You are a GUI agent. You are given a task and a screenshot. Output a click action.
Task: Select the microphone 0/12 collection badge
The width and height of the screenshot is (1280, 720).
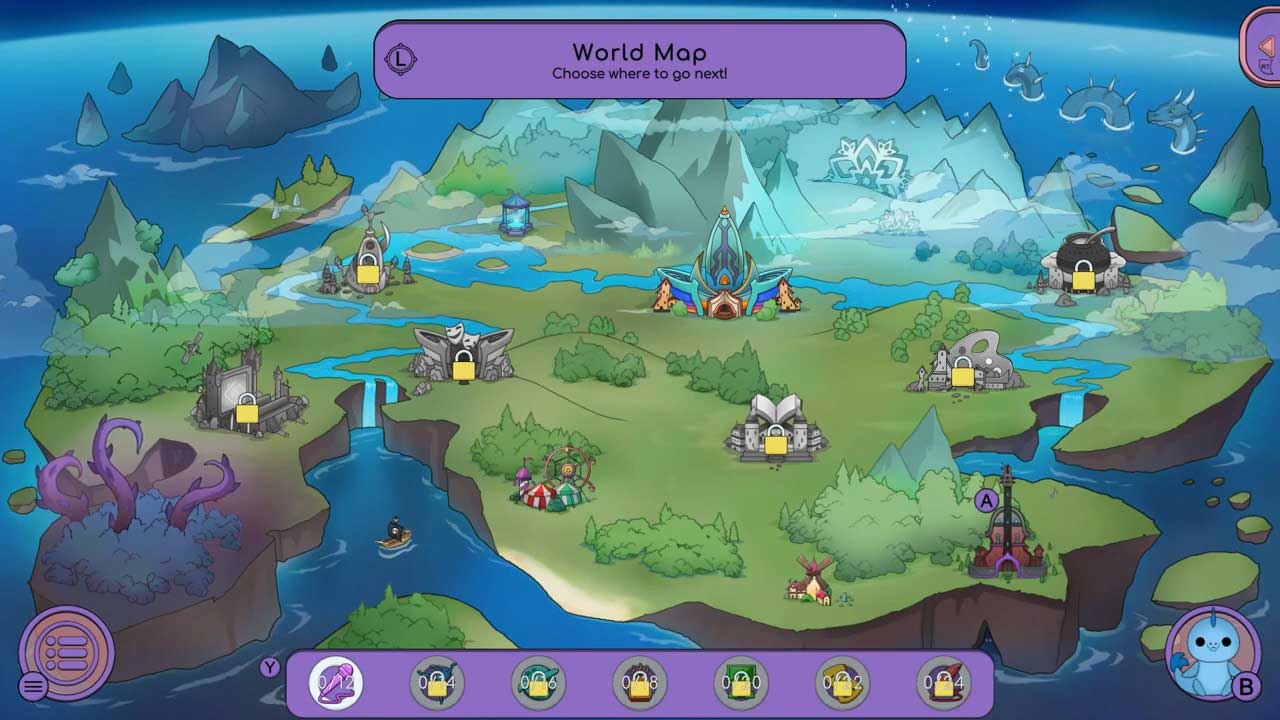[335, 684]
